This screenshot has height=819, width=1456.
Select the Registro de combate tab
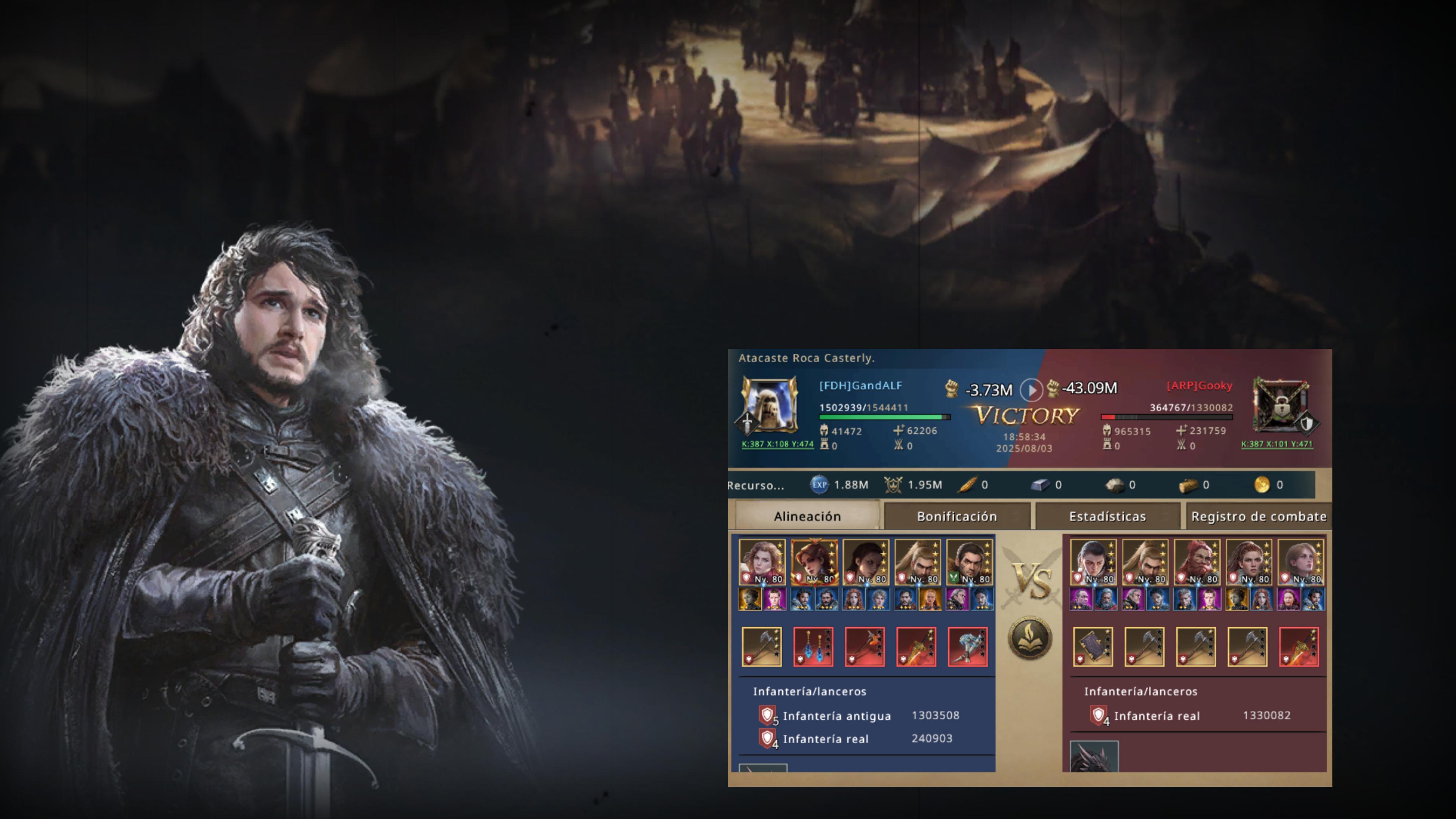[x=1258, y=516]
